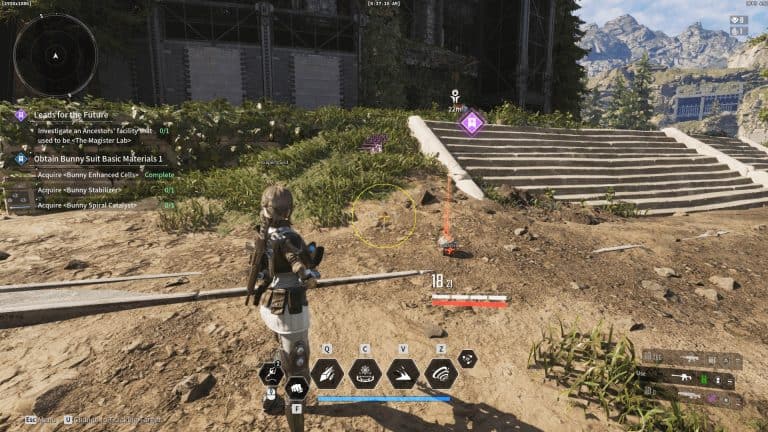Image resolution: width=768 pixels, height=432 pixels.
Task: Select the top weapon slot
Action: pyautogui.click(x=692, y=360)
